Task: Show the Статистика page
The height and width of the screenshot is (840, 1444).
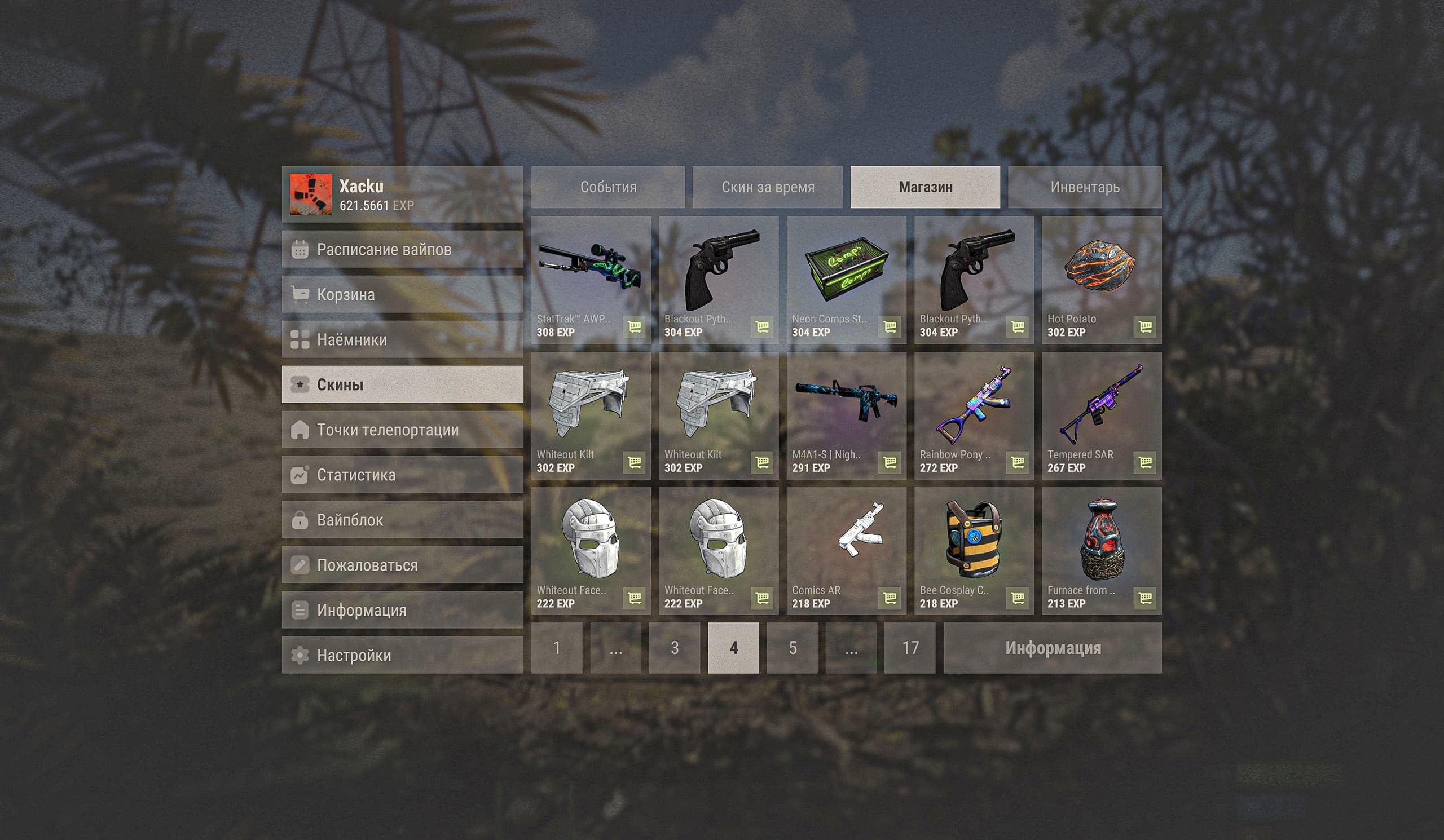Action: [402, 475]
